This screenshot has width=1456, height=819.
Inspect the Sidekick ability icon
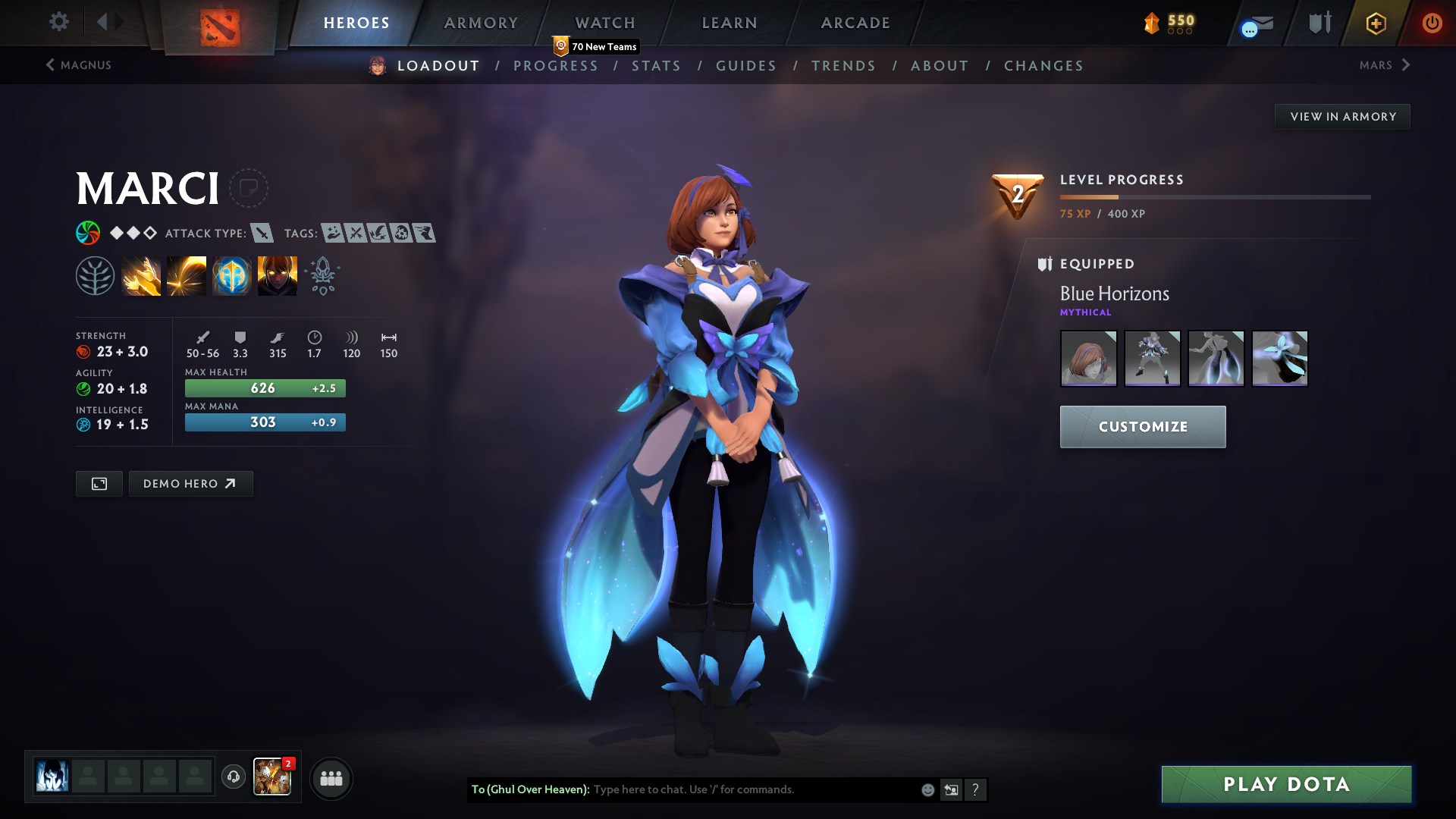tap(231, 275)
